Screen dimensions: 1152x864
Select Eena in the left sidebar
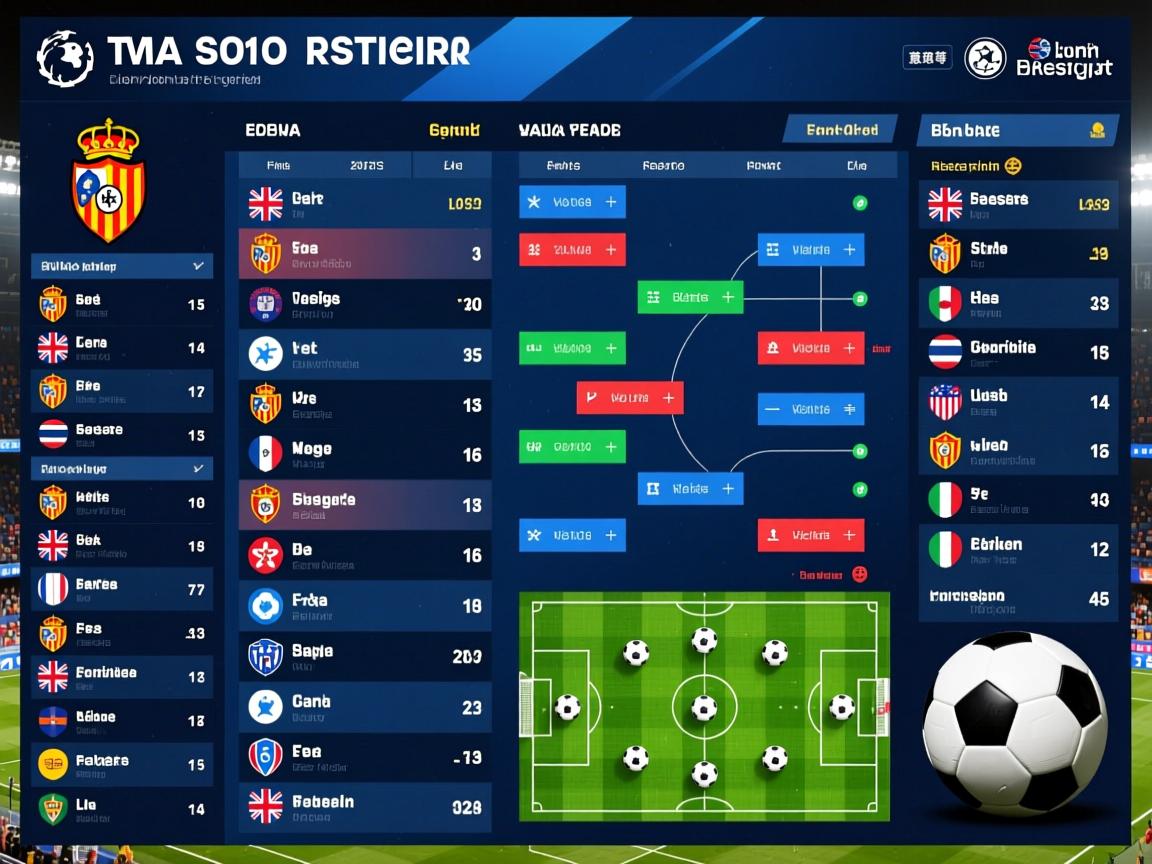(x=122, y=347)
